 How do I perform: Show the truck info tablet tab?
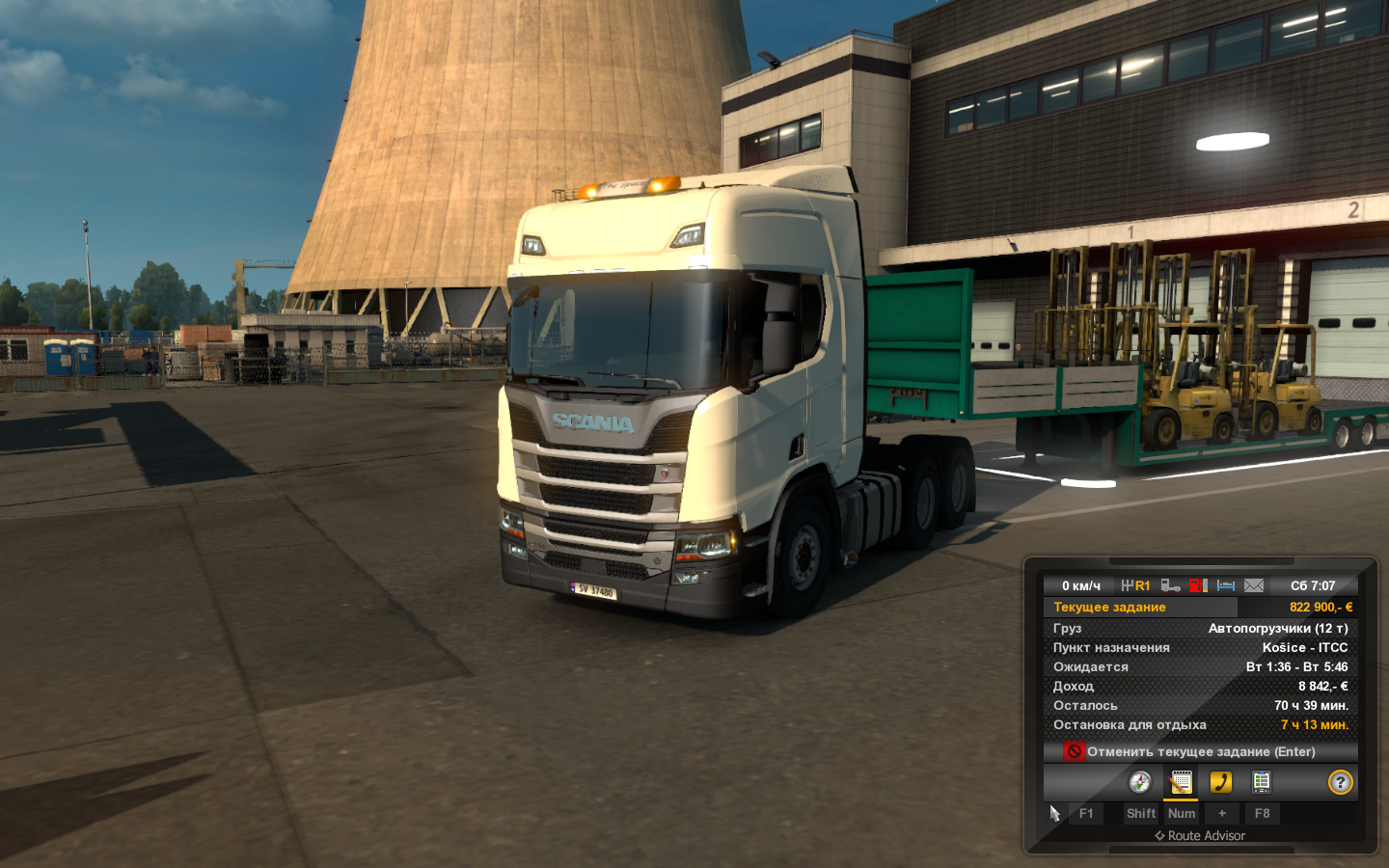click(1261, 782)
